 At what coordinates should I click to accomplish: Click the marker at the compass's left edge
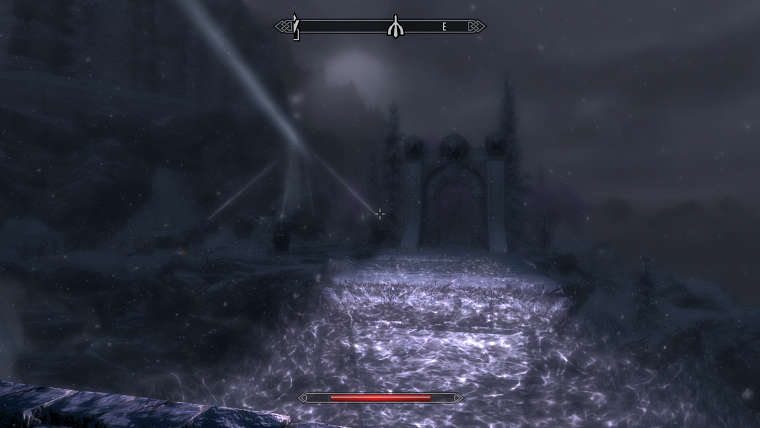click(295, 26)
